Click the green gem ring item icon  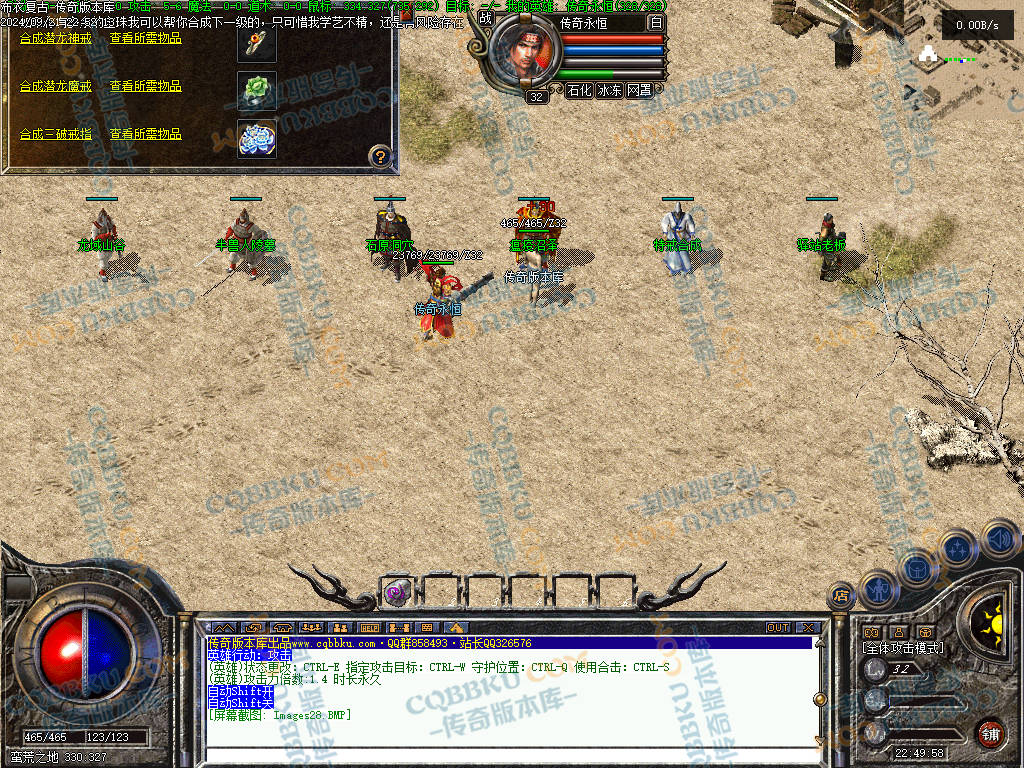coord(257,90)
